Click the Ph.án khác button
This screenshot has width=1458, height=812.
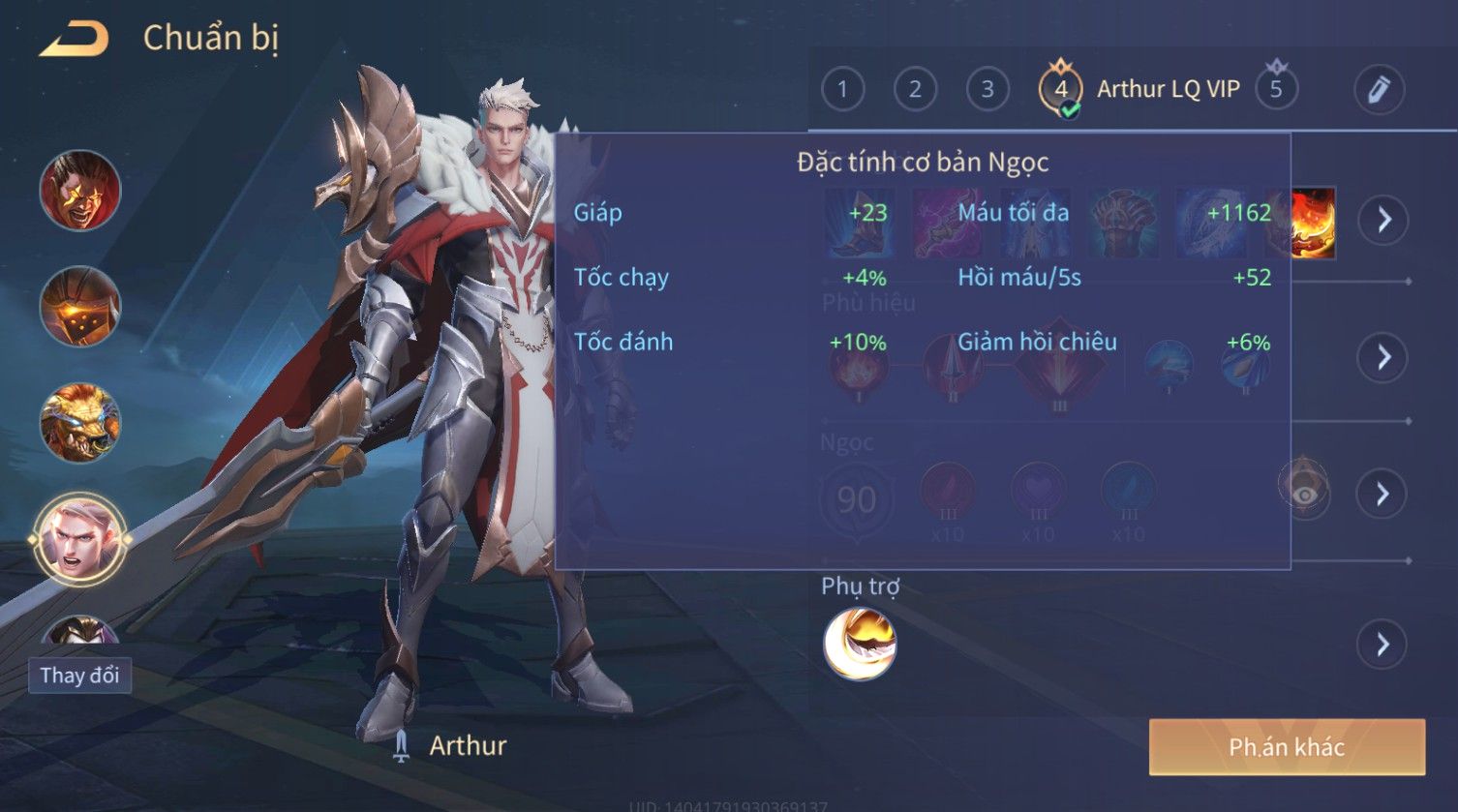click(x=1287, y=747)
